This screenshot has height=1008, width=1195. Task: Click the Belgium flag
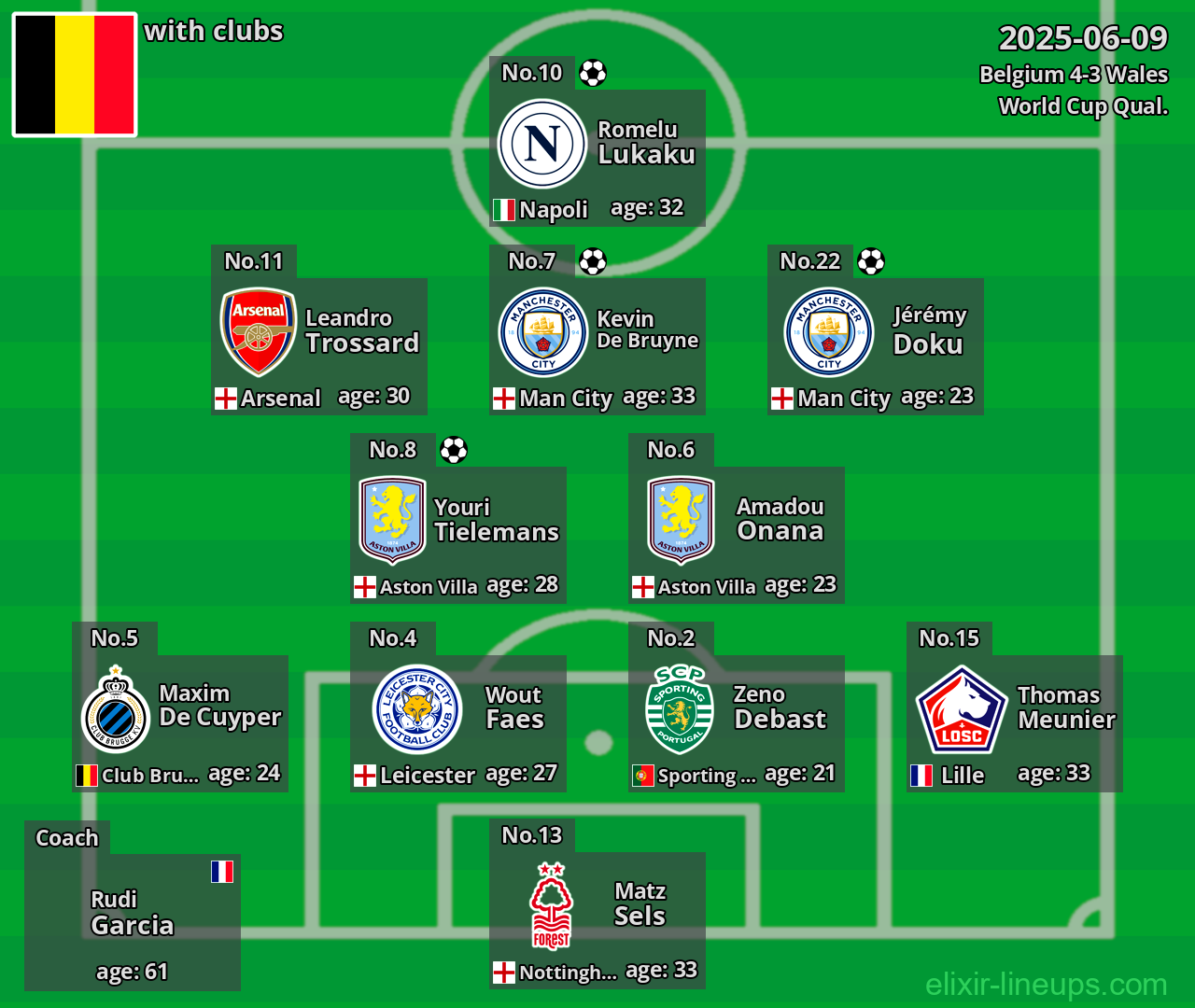[75, 75]
